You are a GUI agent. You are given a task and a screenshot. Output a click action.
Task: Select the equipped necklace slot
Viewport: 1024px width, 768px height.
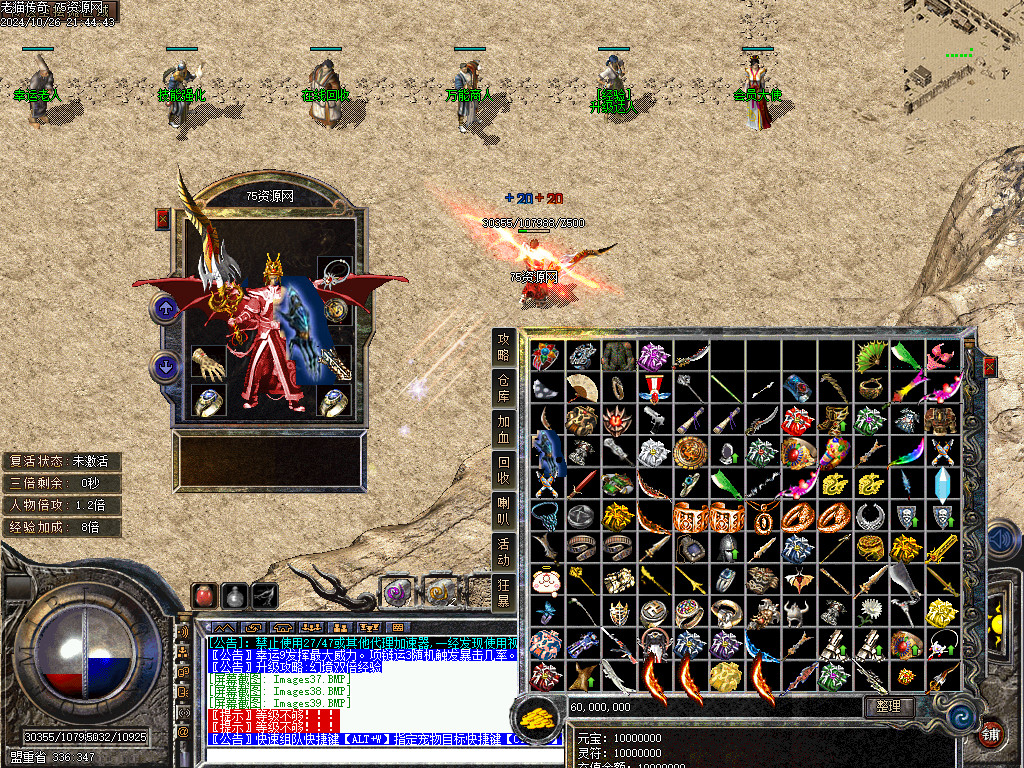coord(334,273)
